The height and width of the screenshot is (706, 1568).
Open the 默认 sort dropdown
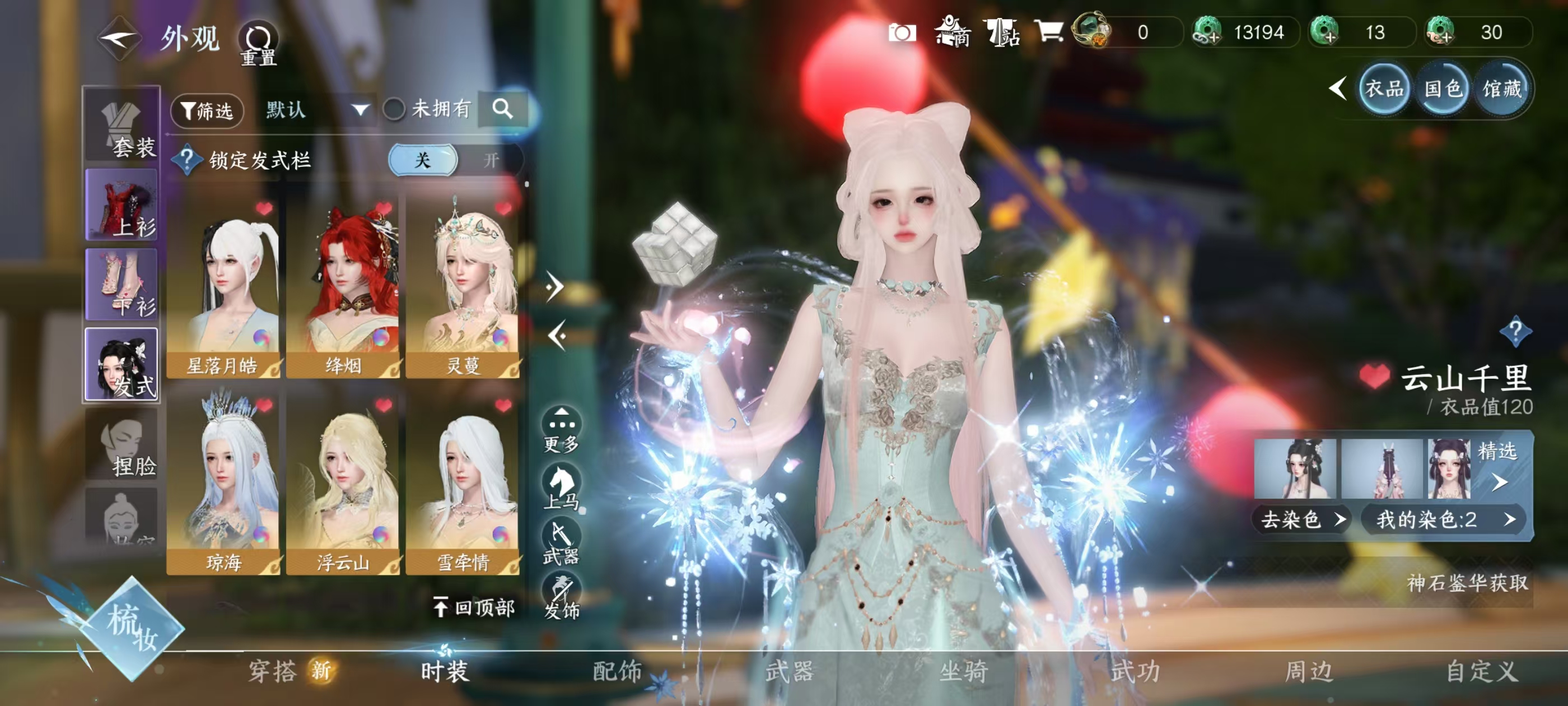[x=317, y=110]
